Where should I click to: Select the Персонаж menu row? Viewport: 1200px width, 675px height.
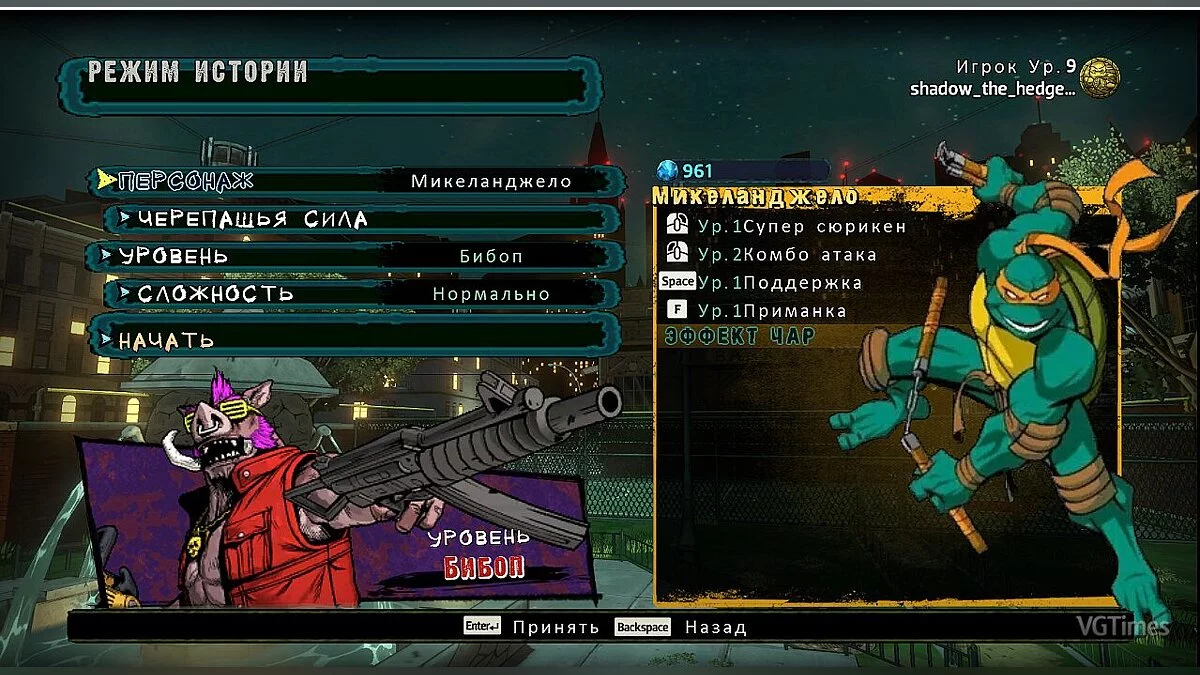[355, 181]
